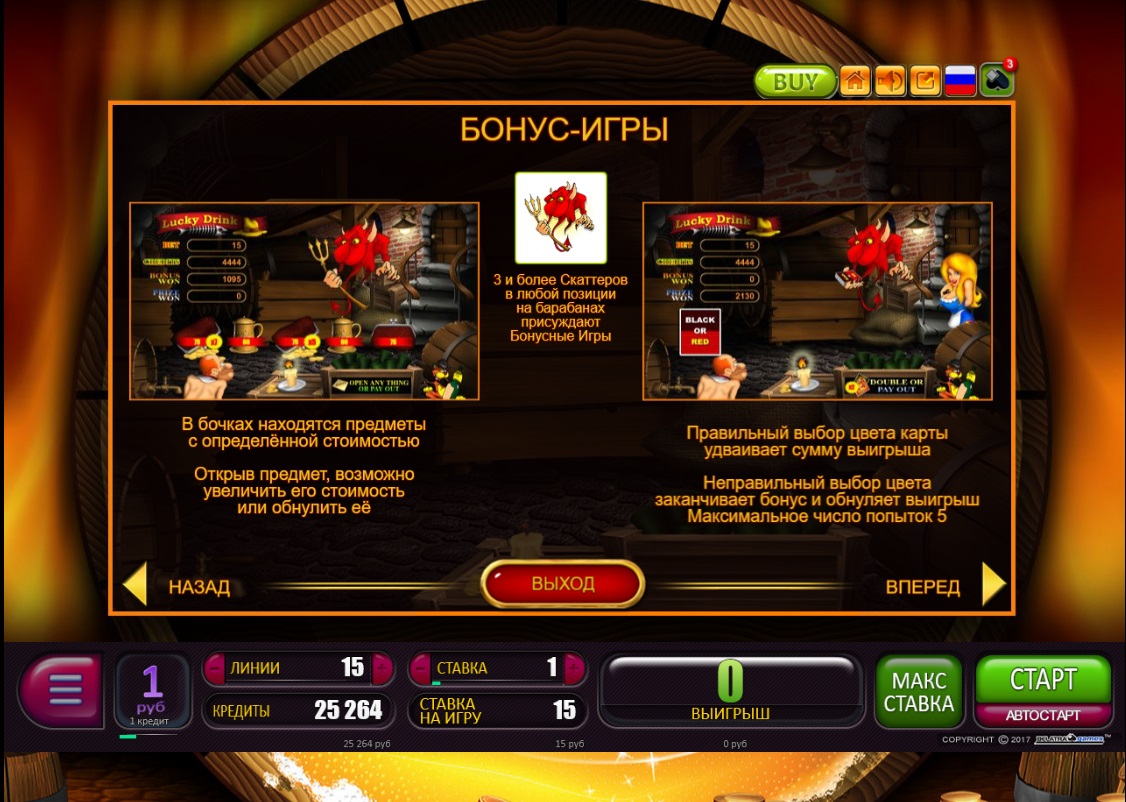
Task: Click the green BUY button
Action: [795, 81]
